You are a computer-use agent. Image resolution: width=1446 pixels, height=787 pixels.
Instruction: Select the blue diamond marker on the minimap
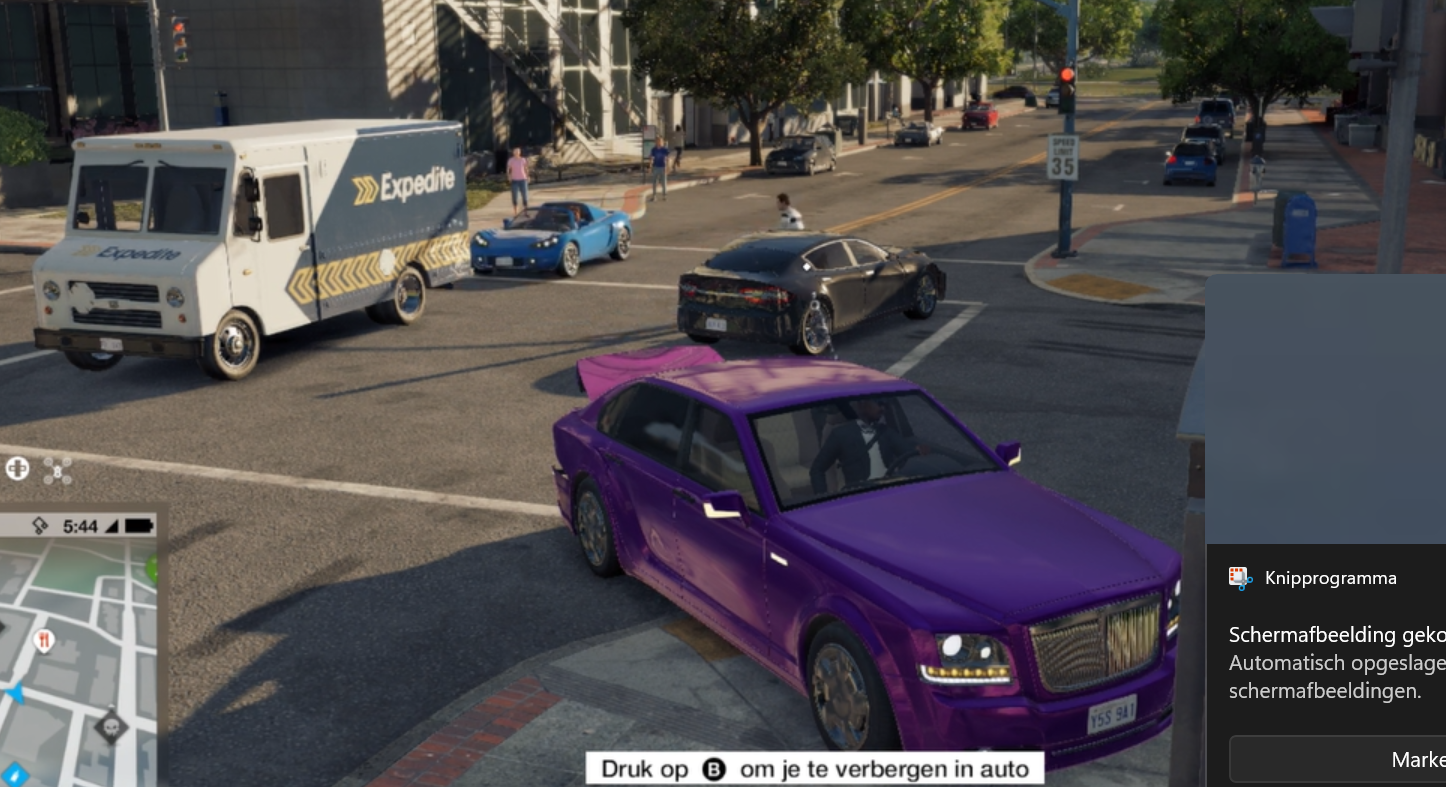click(x=15, y=773)
